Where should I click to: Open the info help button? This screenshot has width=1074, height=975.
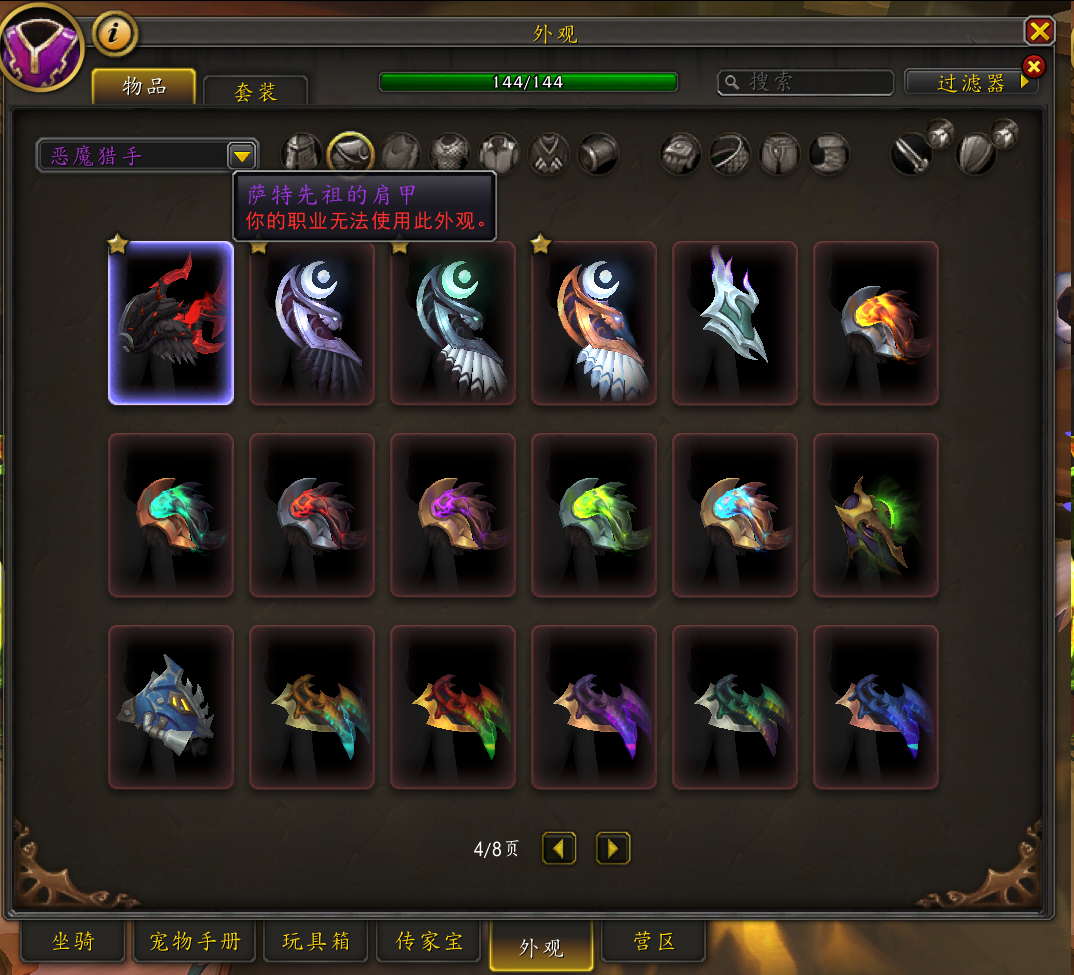pos(115,34)
